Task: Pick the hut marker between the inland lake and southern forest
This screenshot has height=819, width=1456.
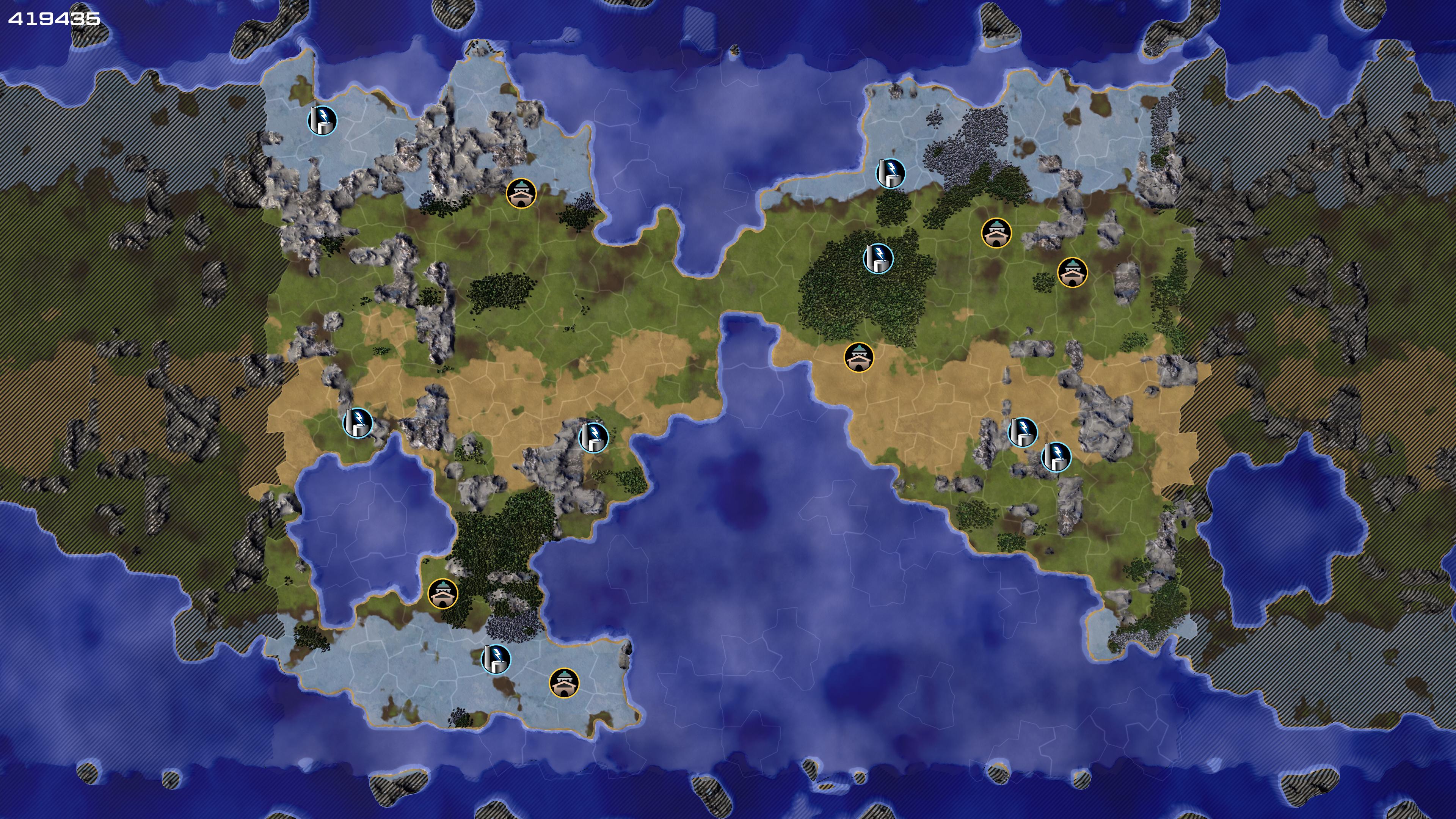Action: 442,593
